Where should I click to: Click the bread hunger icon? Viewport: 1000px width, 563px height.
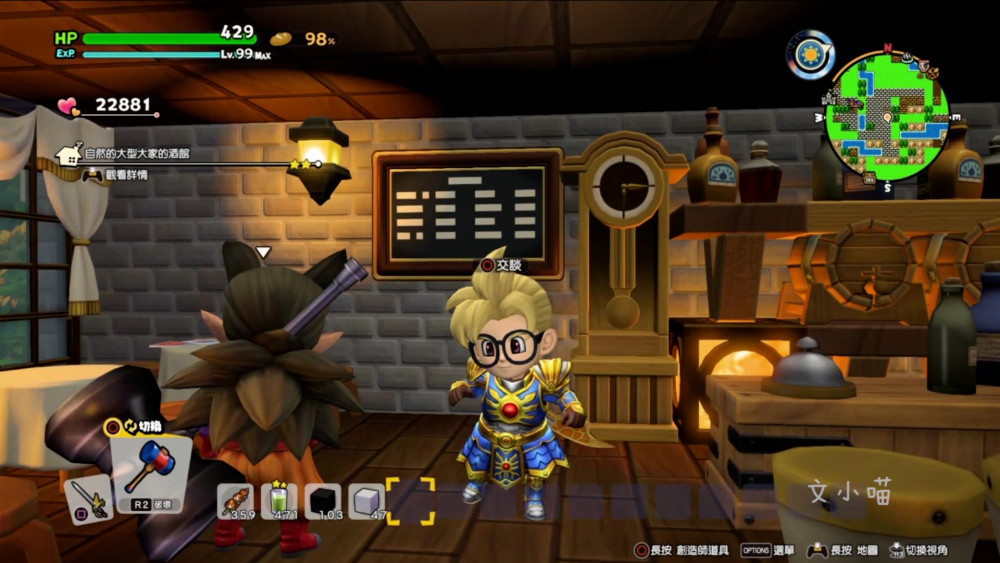tap(281, 39)
